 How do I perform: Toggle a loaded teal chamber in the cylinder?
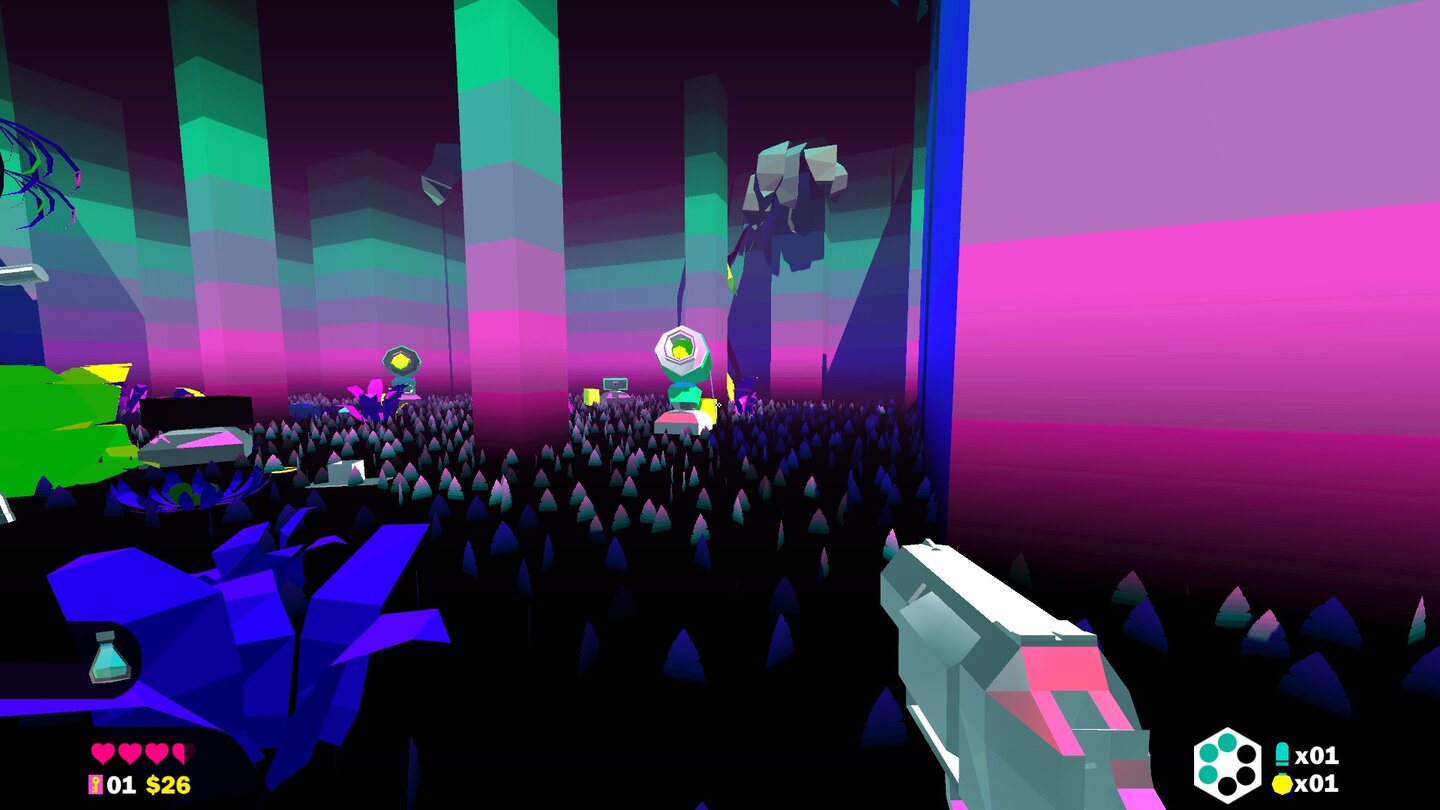point(1210,753)
